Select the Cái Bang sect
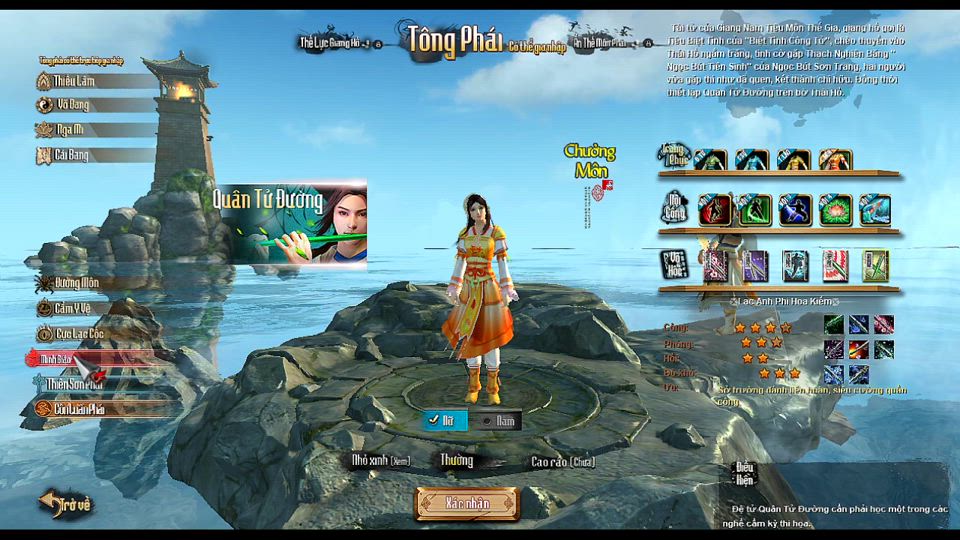960x540 pixels. 72,155
